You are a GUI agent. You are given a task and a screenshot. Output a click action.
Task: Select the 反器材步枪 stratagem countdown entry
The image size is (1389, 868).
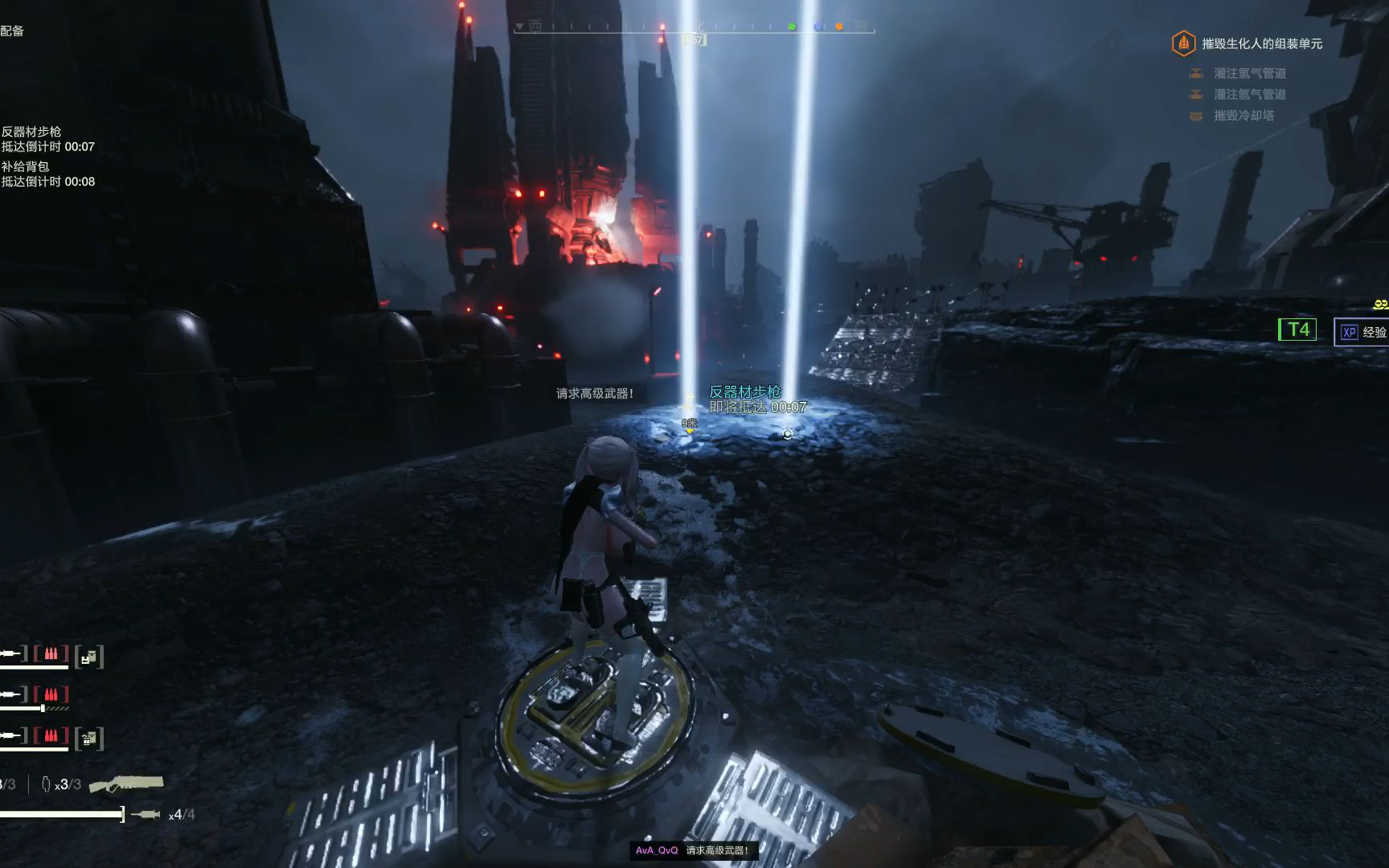[47, 139]
